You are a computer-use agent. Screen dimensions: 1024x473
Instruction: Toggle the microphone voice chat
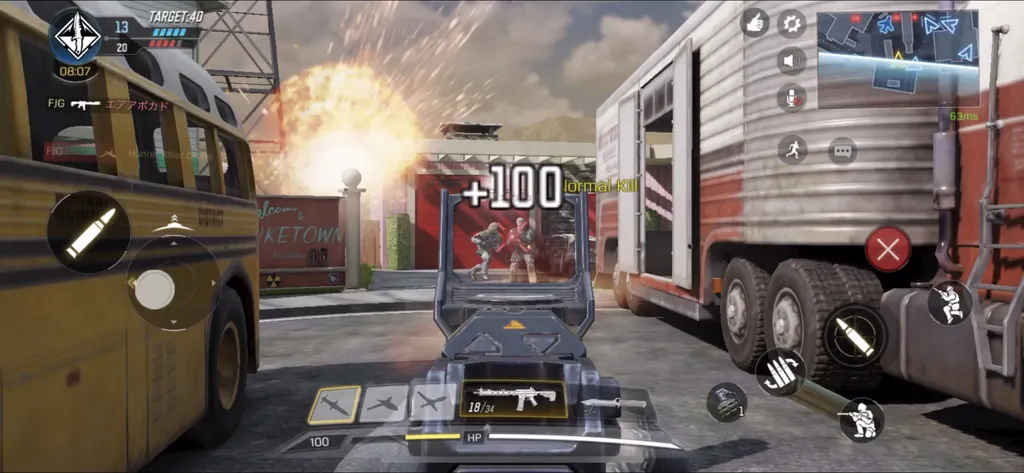click(792, 97)
